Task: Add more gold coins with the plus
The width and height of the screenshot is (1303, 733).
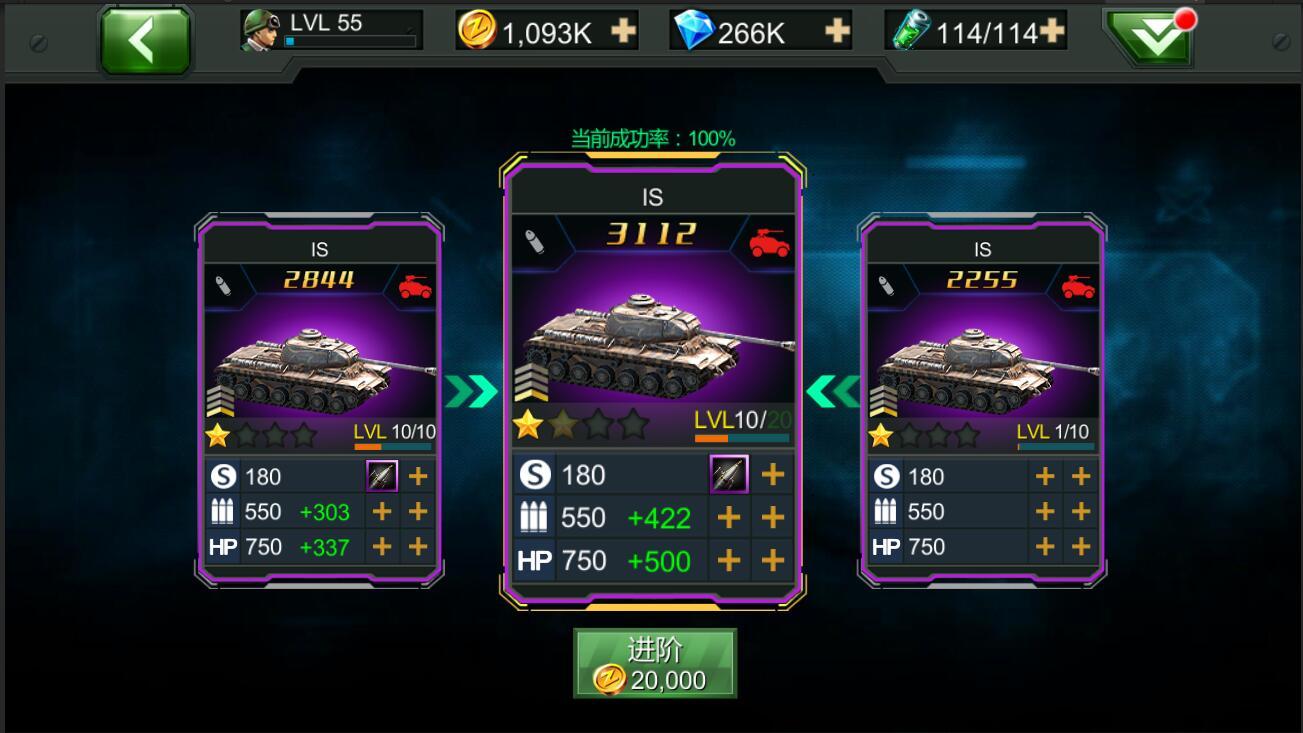Action: pyautogui.click(x=624, y=32)
